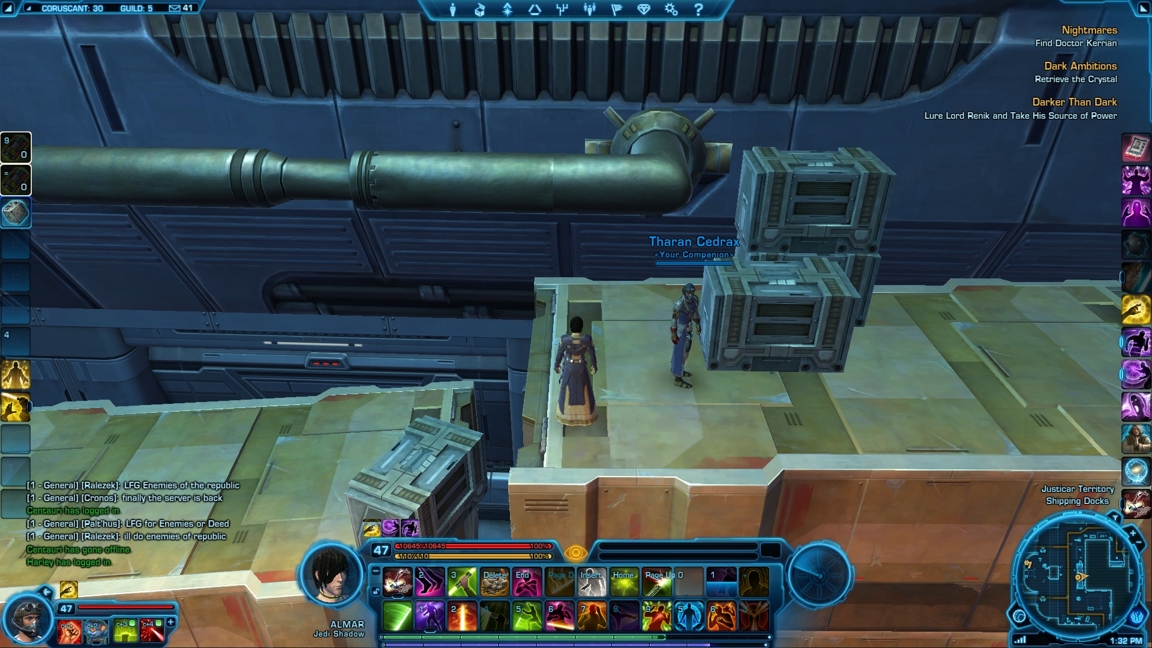This screenshot has width=1152, height=648.
Task: Click Almar's character portrait
Action: [331, 574]
